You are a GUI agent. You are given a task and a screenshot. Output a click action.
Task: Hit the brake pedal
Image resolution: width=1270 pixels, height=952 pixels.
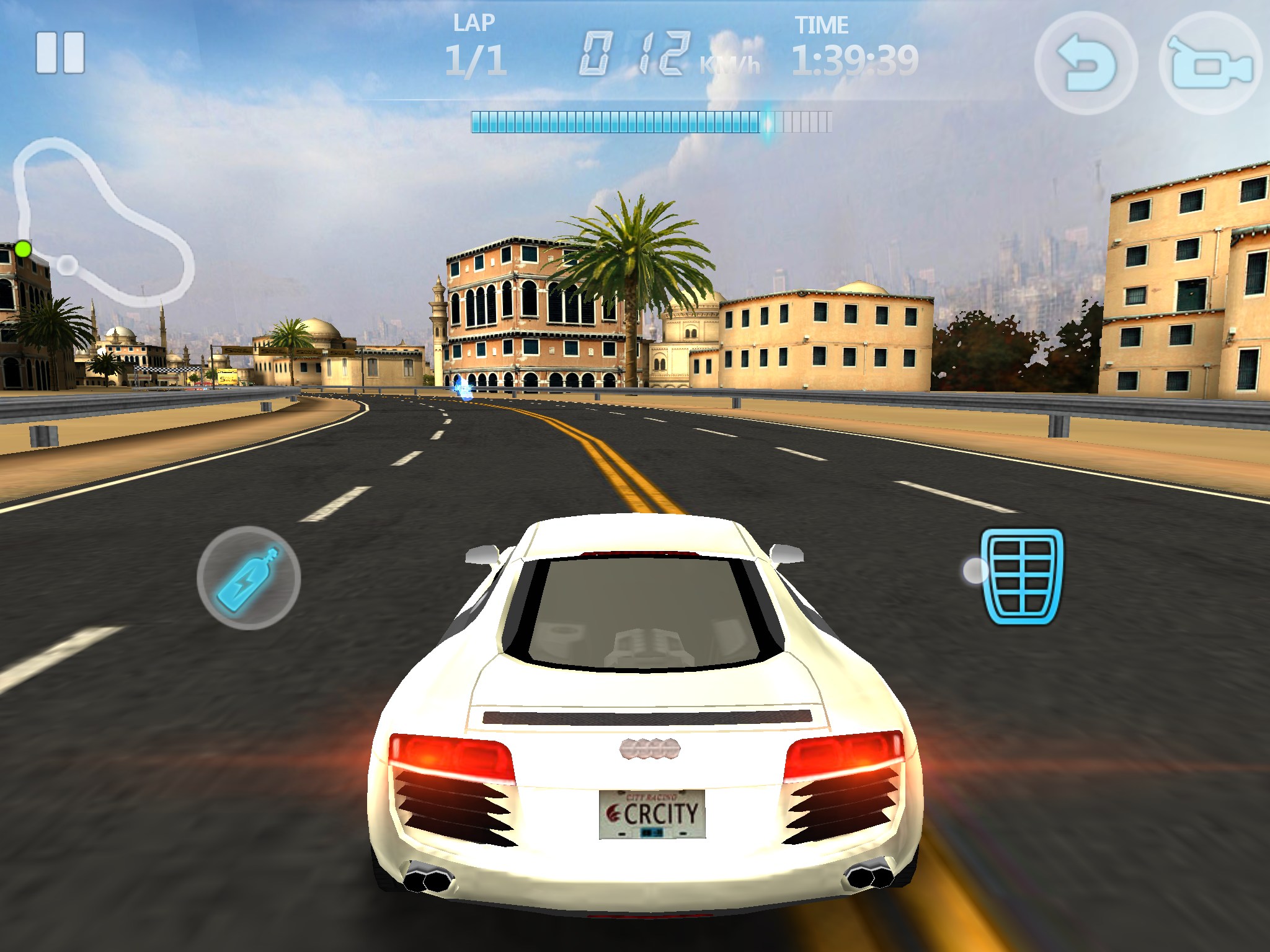click(1021, 576)
